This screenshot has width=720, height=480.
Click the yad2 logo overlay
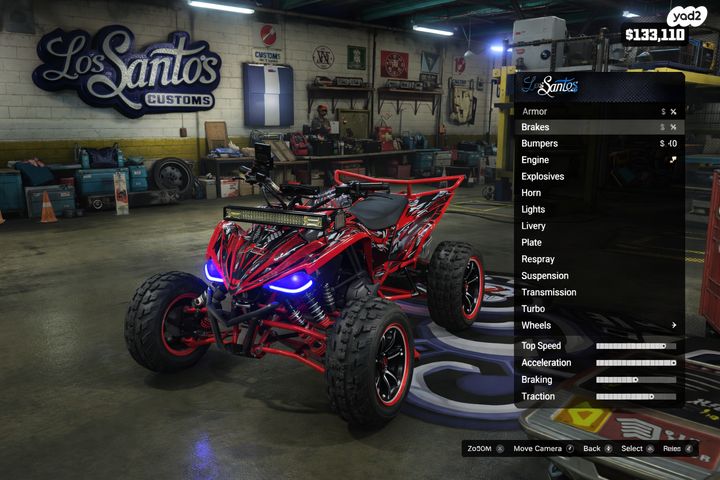(688, 16)
